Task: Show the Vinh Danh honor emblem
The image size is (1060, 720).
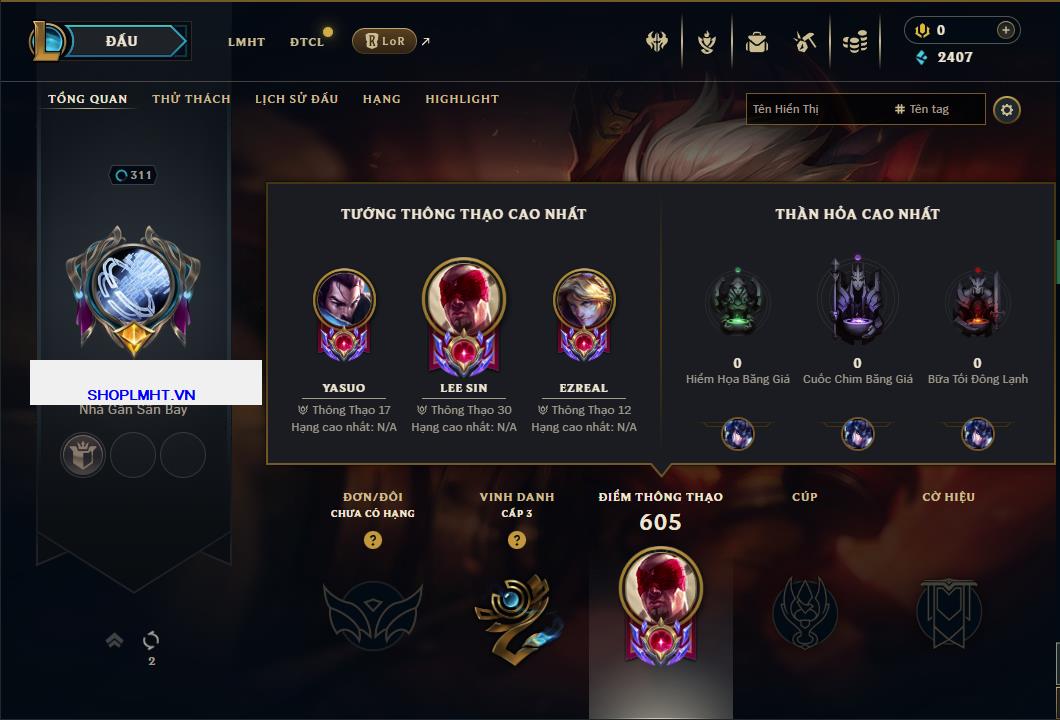Action: (x=517, y=610)
